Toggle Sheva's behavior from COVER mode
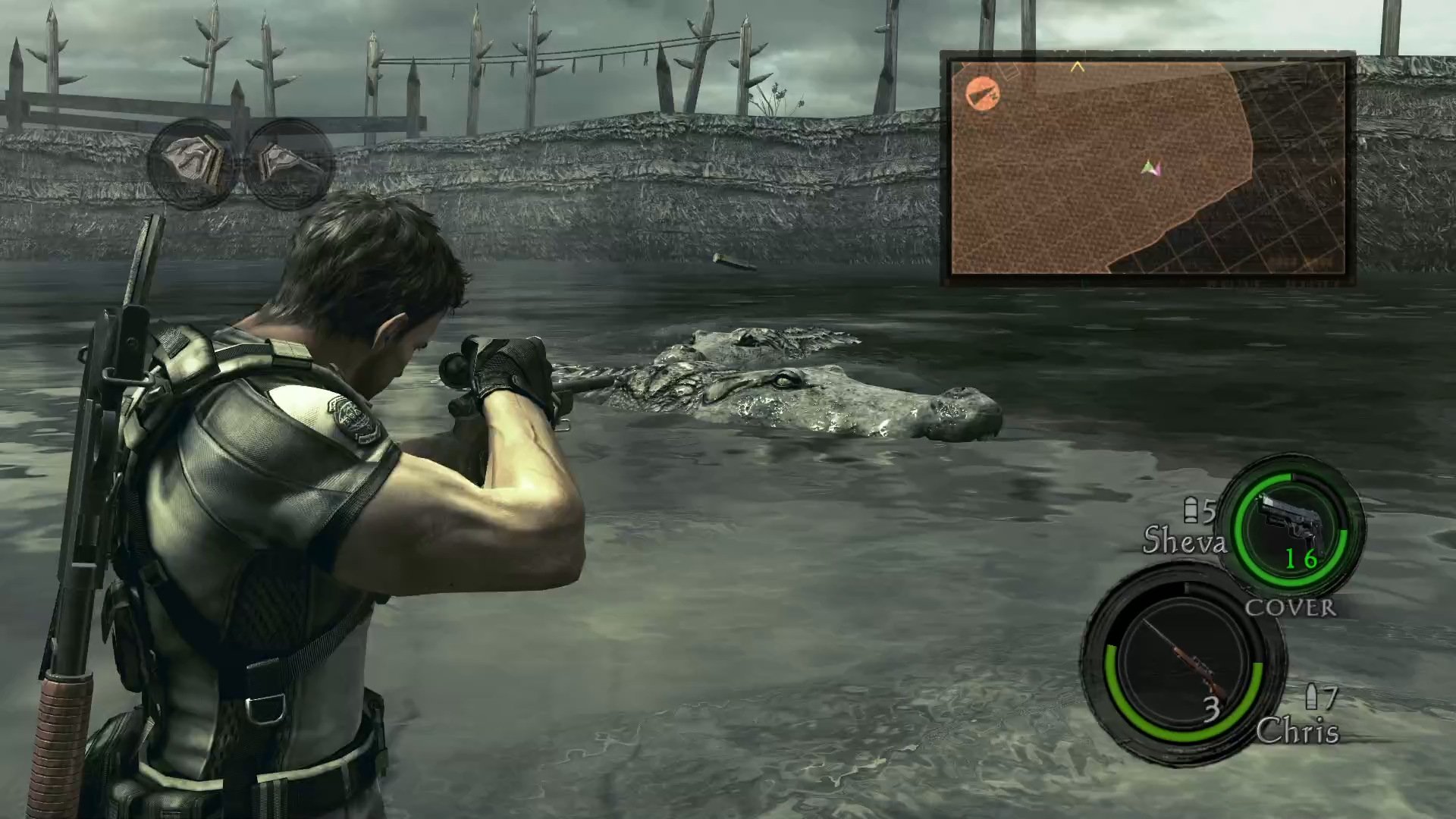The height and width of the screenshot is (819, 1456). (x=1292, y=607)
